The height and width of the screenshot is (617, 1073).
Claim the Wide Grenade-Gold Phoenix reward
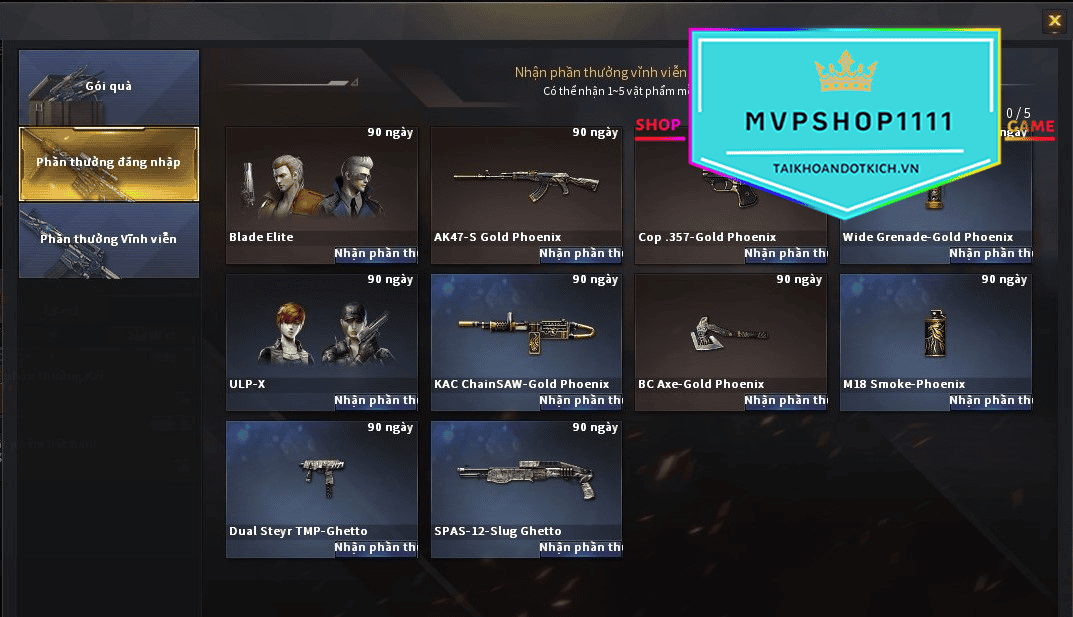point(989,254)
